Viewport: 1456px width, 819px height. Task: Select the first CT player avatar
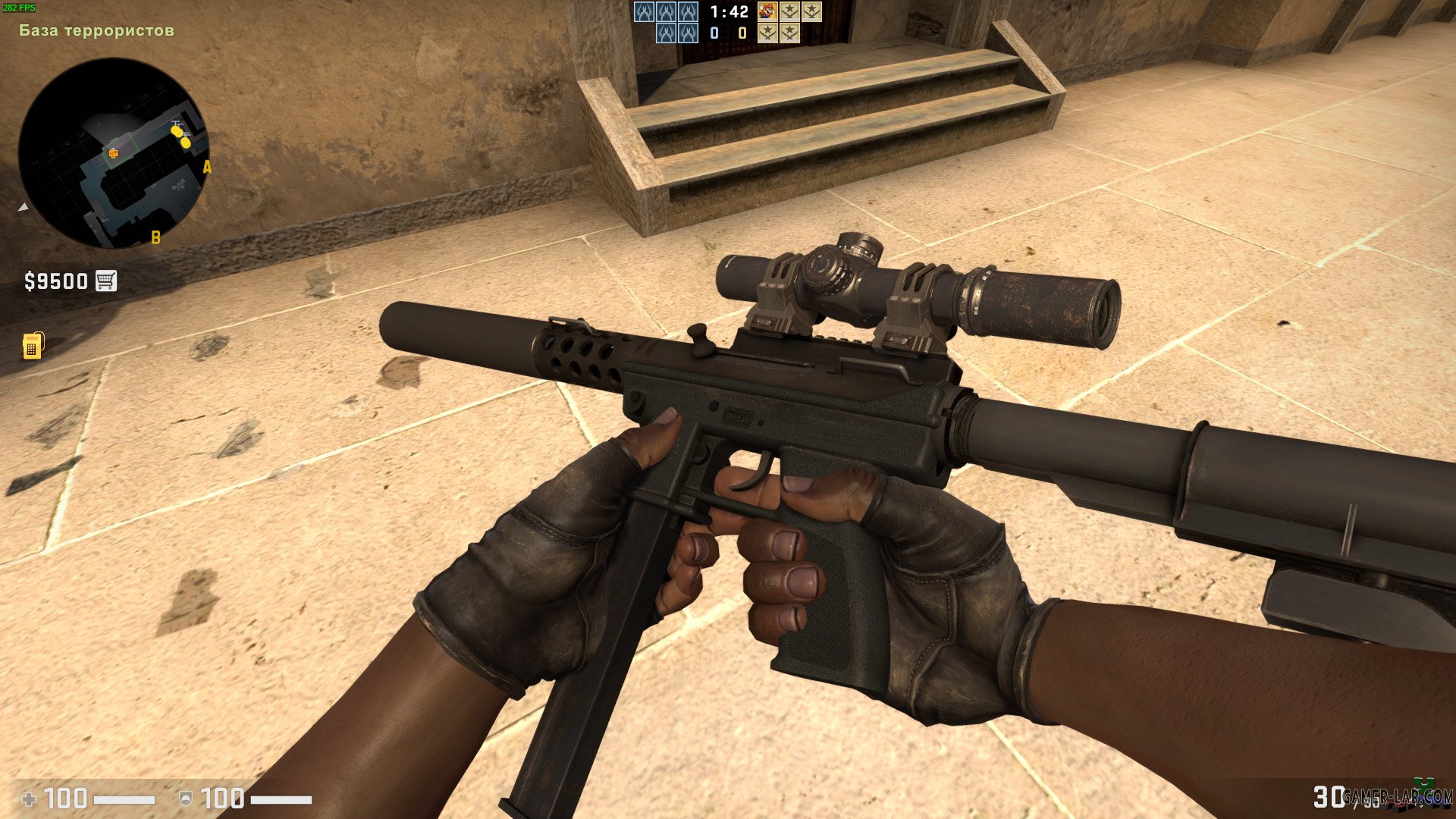click(x=644, y=12)
